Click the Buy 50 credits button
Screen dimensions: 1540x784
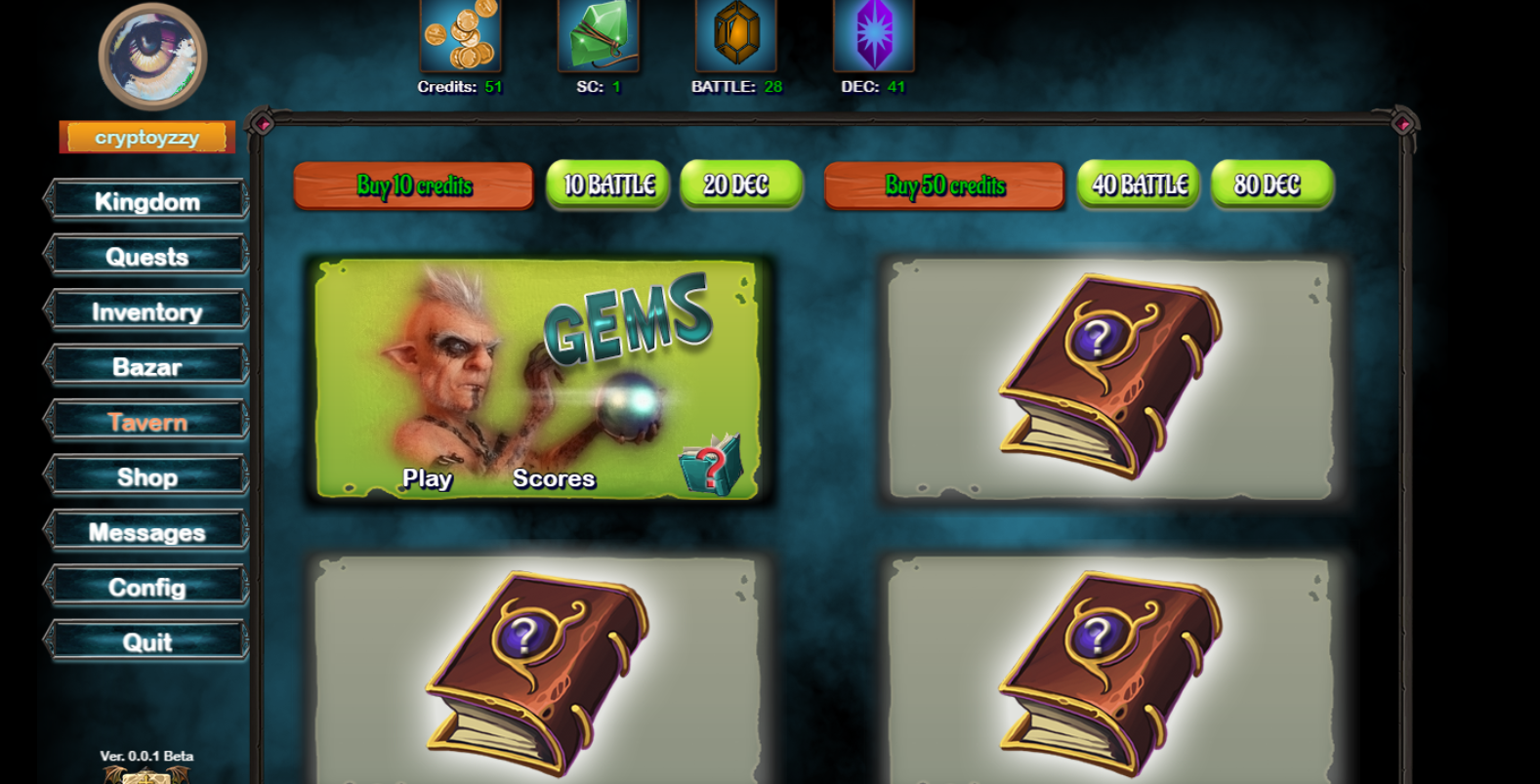pos(943,186)
